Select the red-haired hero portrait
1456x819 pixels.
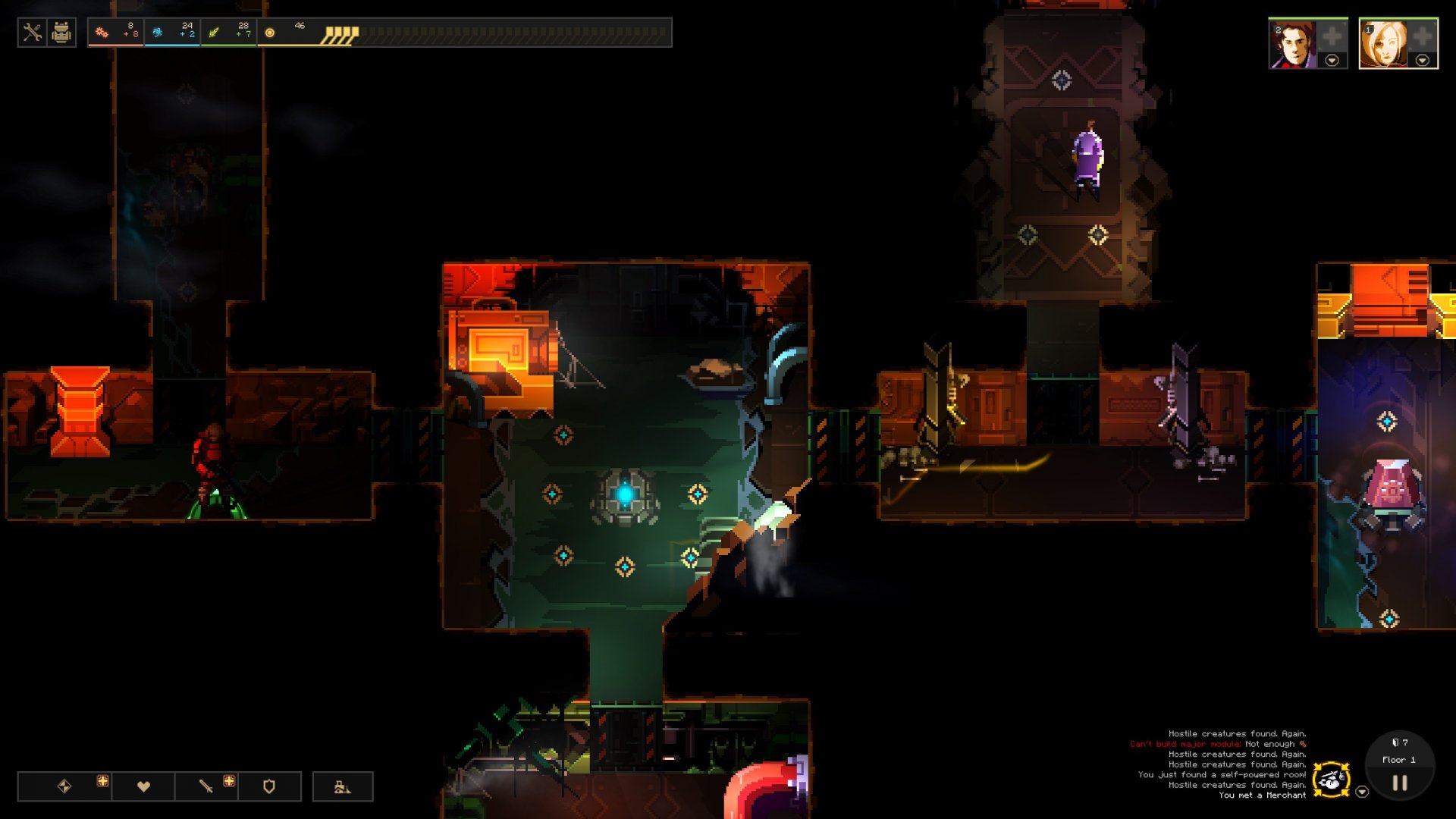click(x=1292, y=45)
